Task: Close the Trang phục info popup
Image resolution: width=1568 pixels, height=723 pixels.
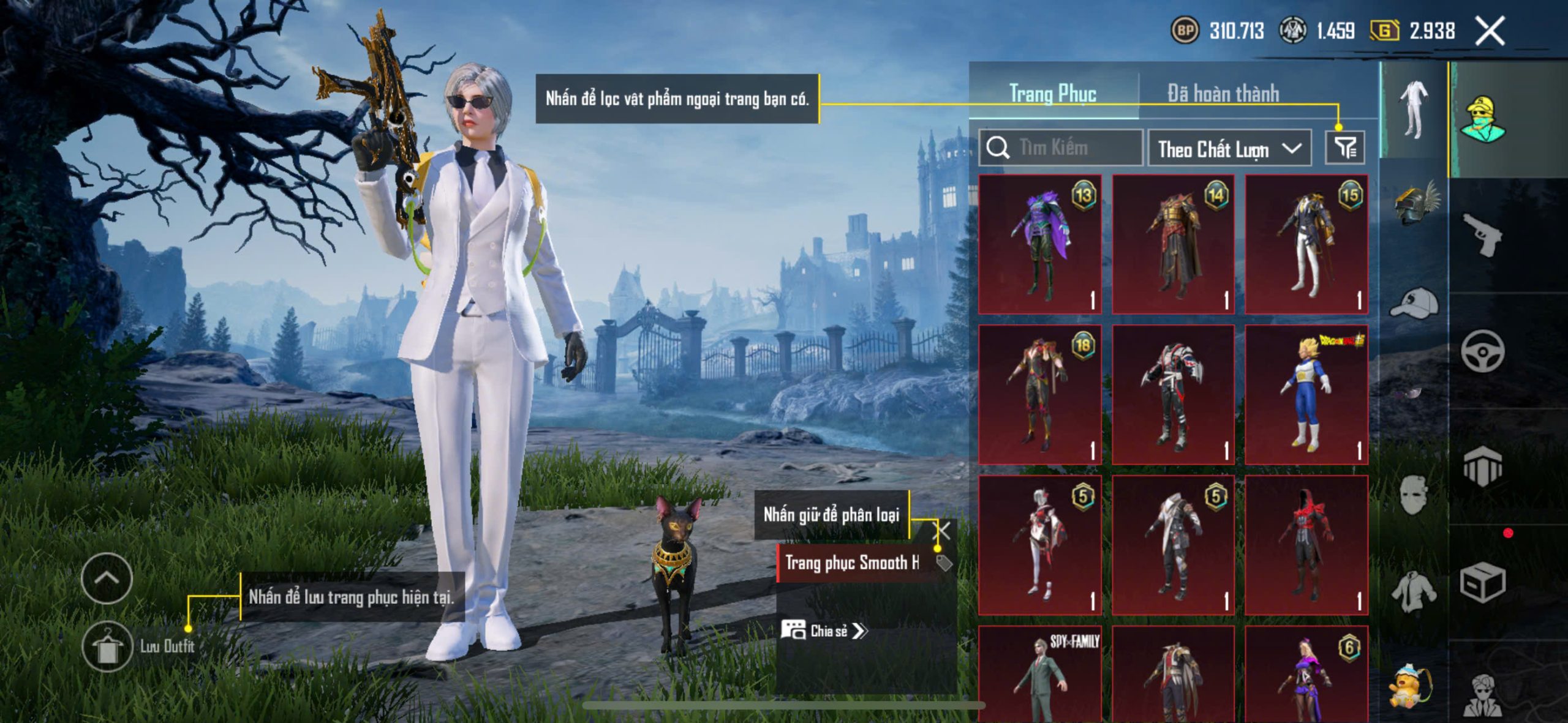Action: pyautogui.click(x=941, y=530)
